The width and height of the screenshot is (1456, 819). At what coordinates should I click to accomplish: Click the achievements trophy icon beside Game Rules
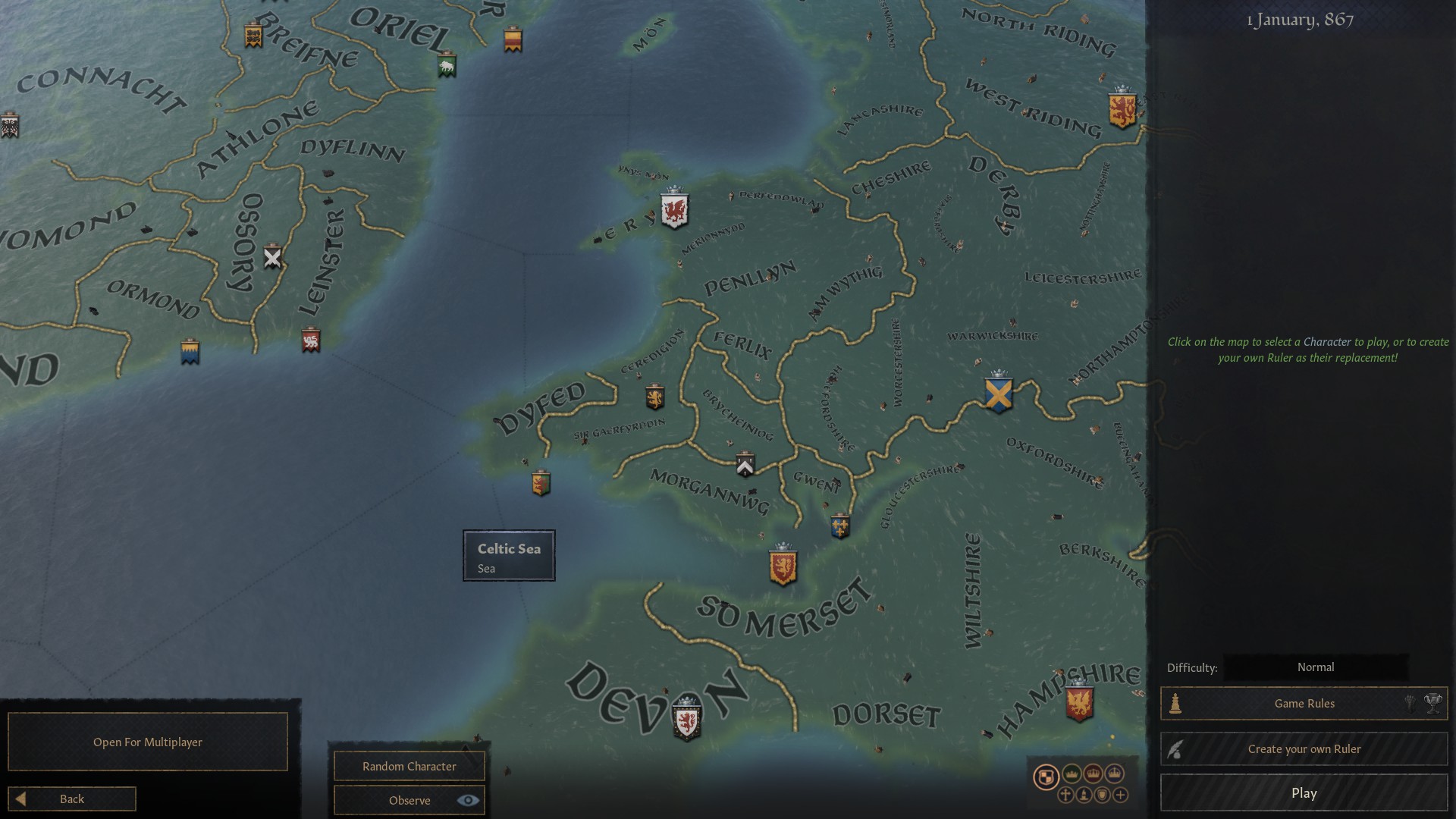1434,704
